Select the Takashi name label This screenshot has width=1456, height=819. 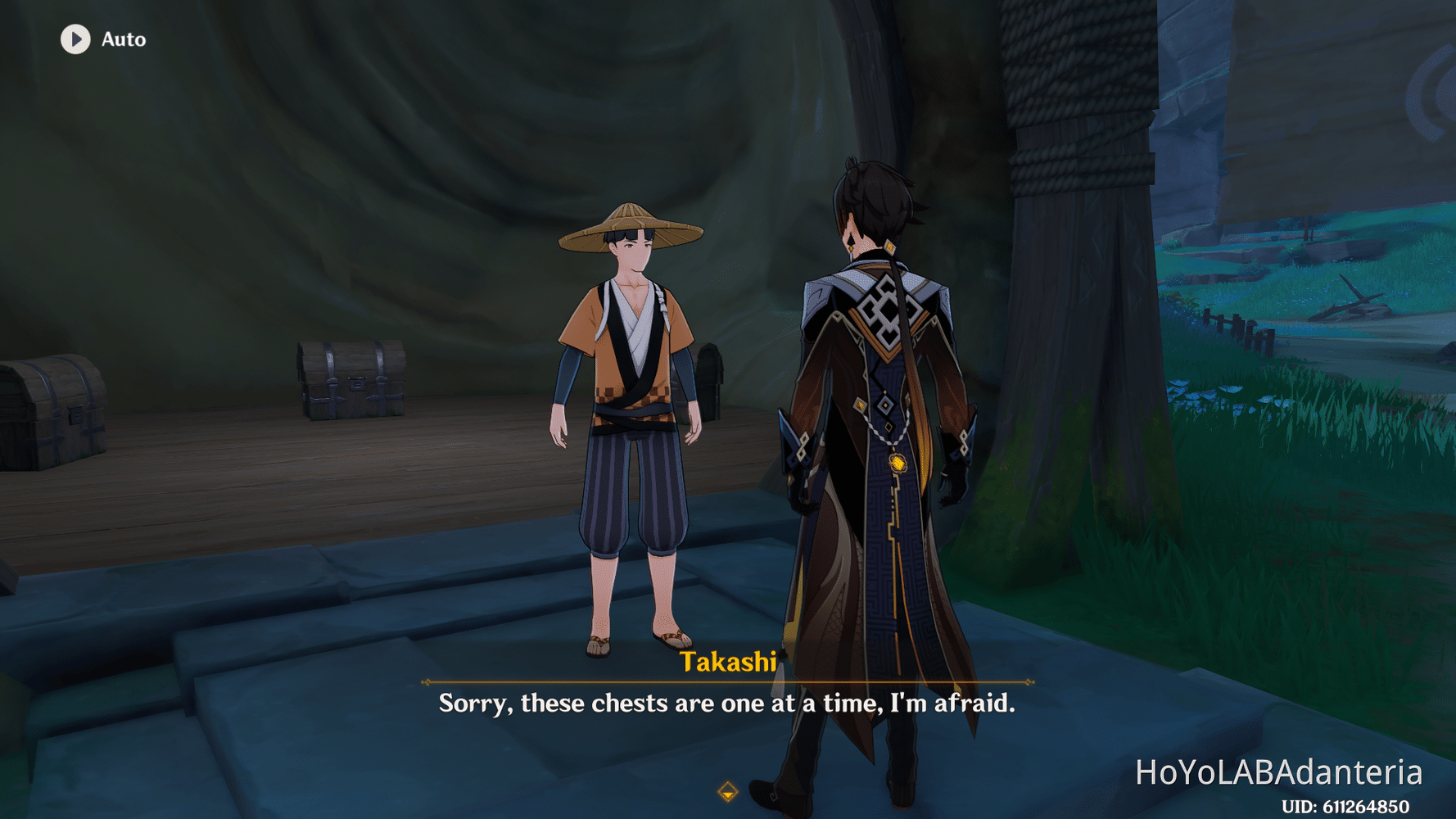pos(727,665)
